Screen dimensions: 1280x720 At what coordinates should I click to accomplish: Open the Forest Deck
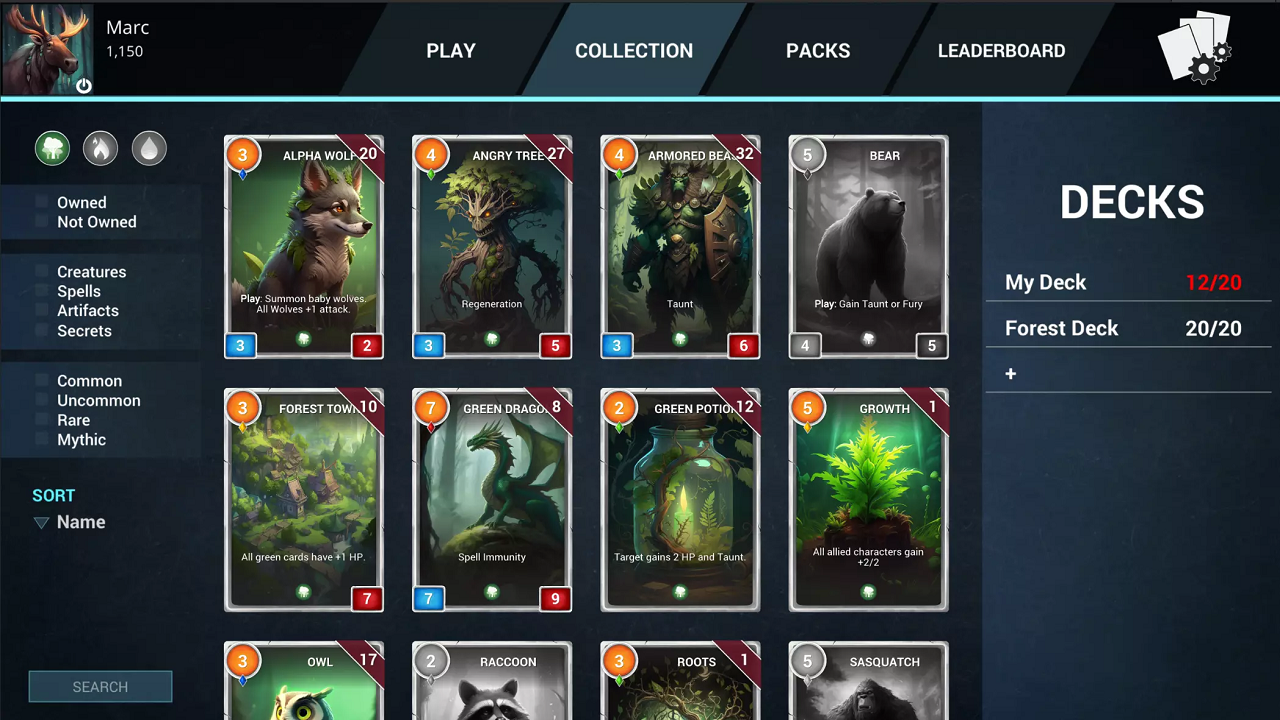[1061, 328]
